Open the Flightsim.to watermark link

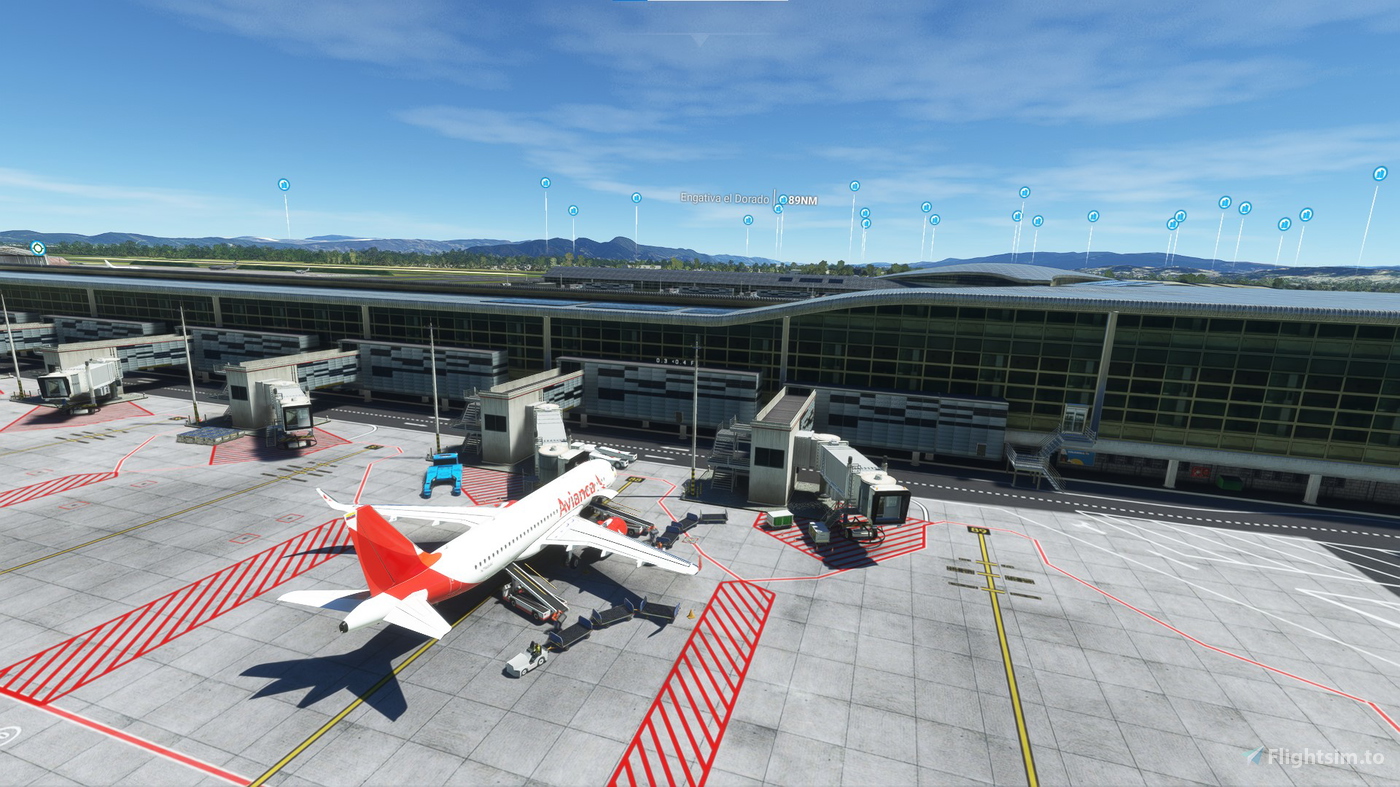(x=1314, y=757)
